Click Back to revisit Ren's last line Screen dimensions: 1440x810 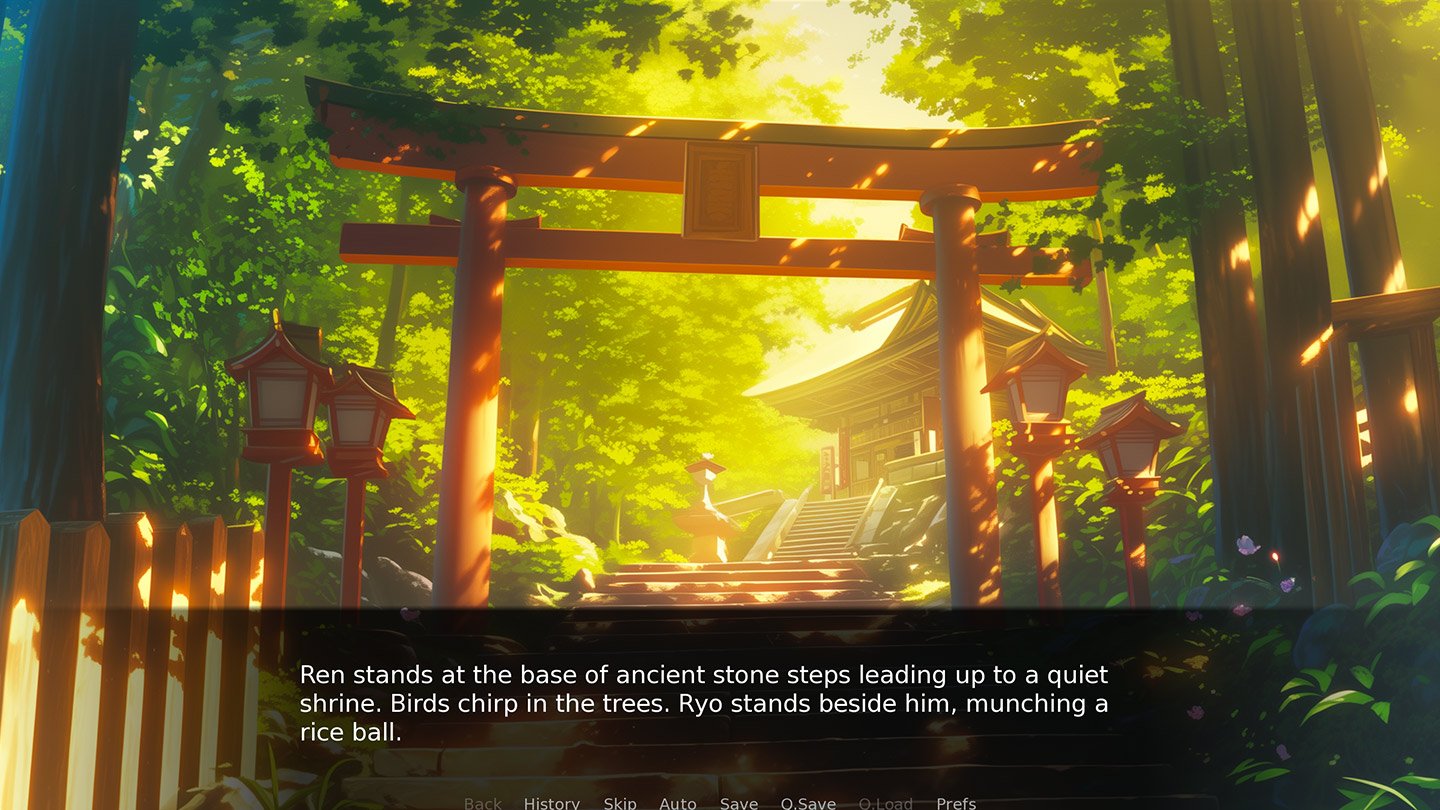(x=482, y=803)
